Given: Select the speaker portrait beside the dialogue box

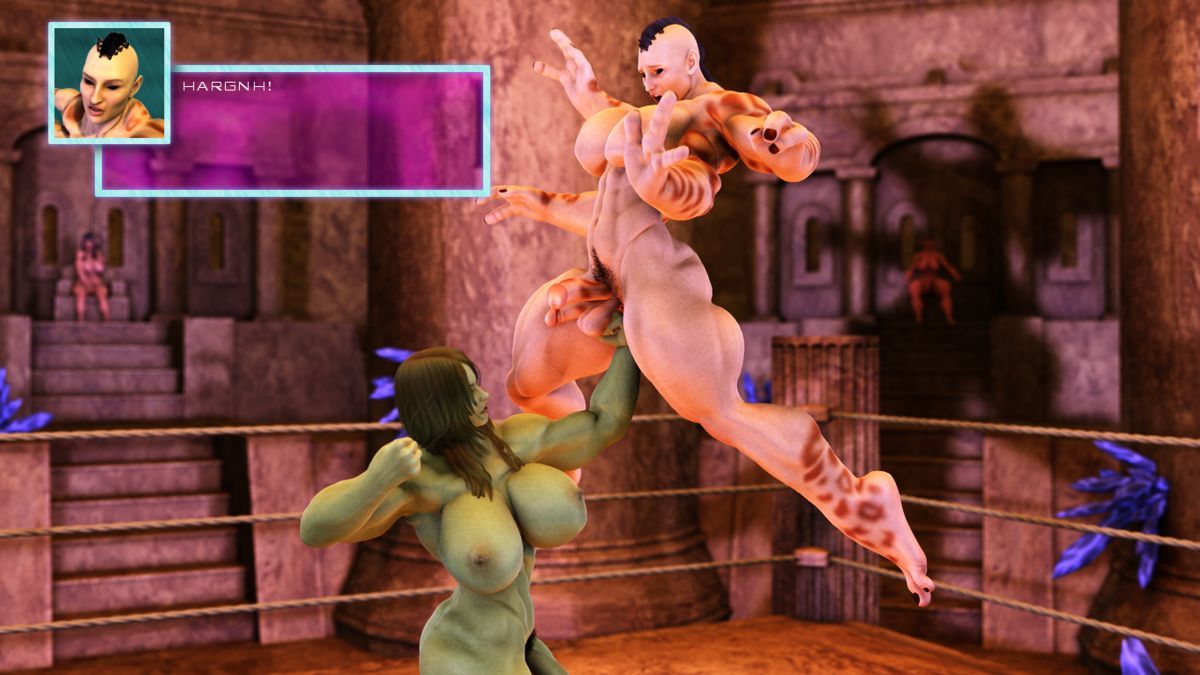Looking at the screenshot, I should click(x=109, y=83).
